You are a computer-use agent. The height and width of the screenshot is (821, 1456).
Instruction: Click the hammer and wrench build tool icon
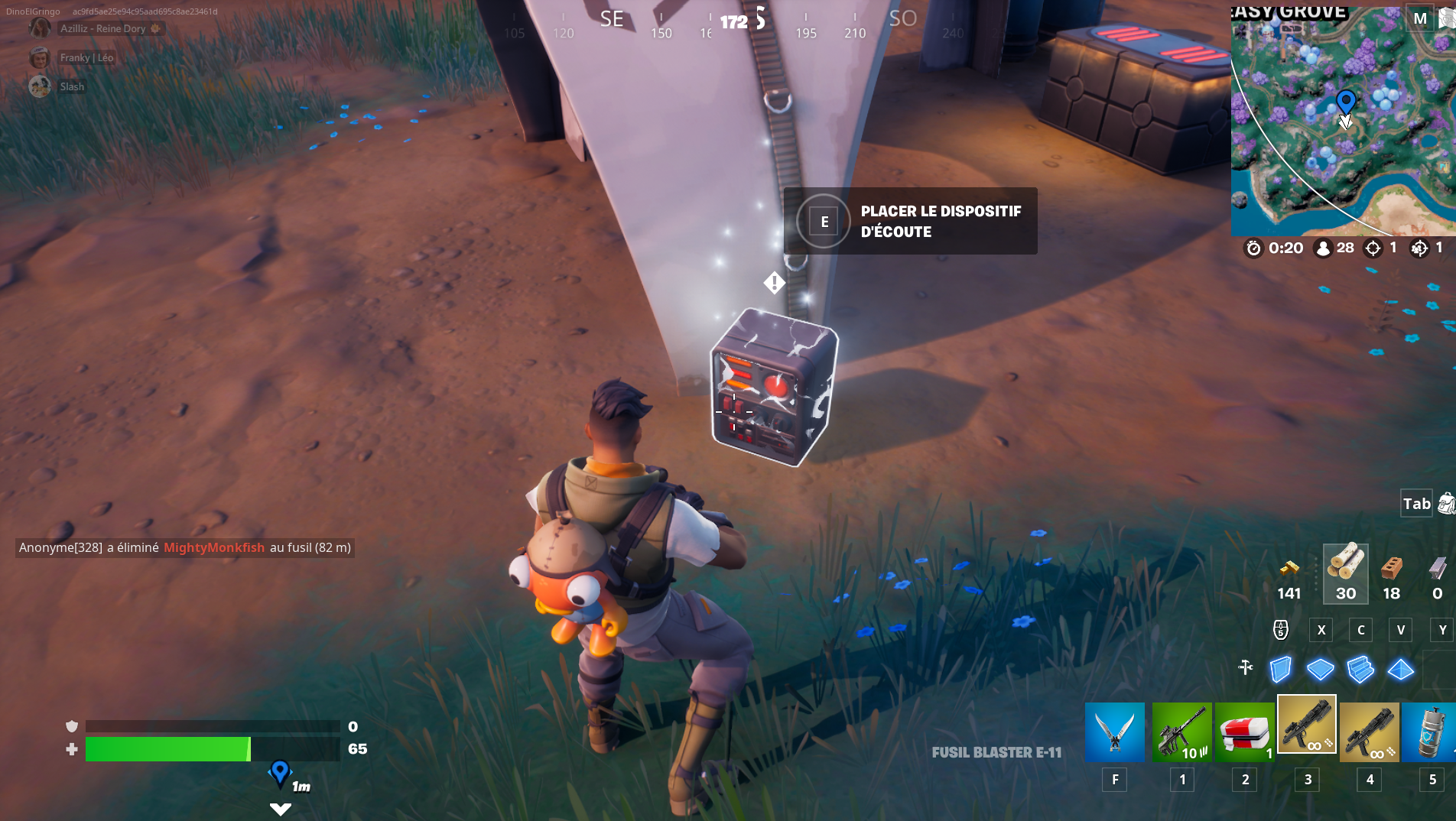pyautogui.click(x=1246, y=667)
